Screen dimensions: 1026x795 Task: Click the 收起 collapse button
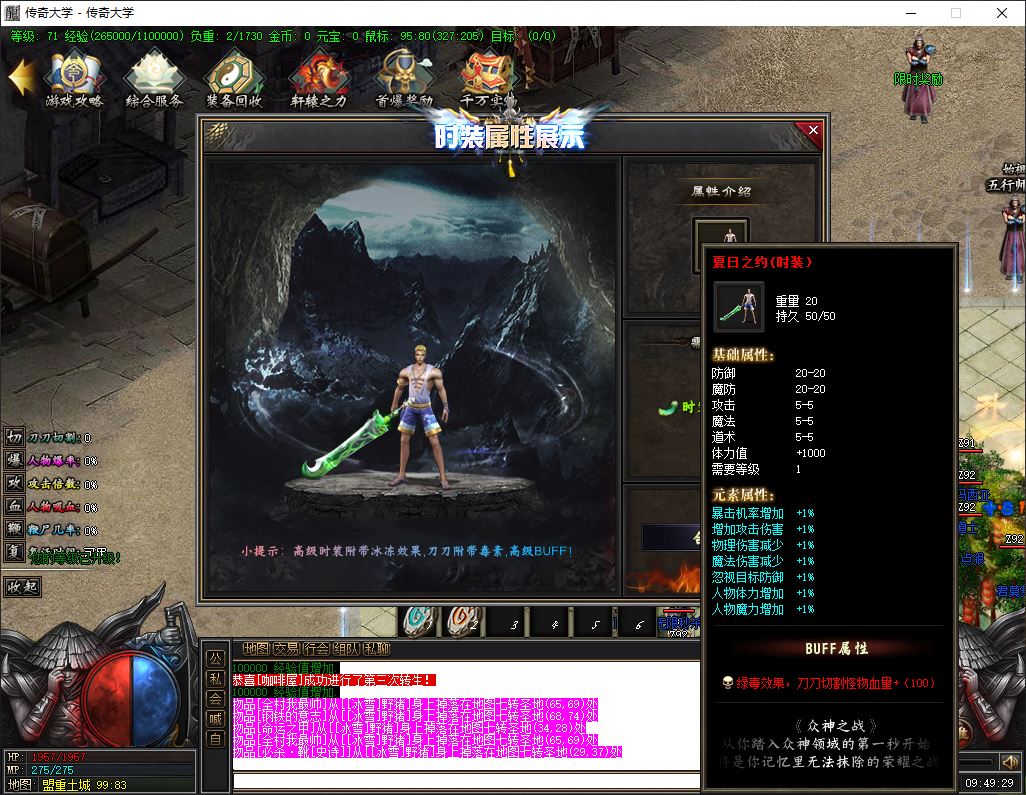pyautogui.click(x=23, y=587)
